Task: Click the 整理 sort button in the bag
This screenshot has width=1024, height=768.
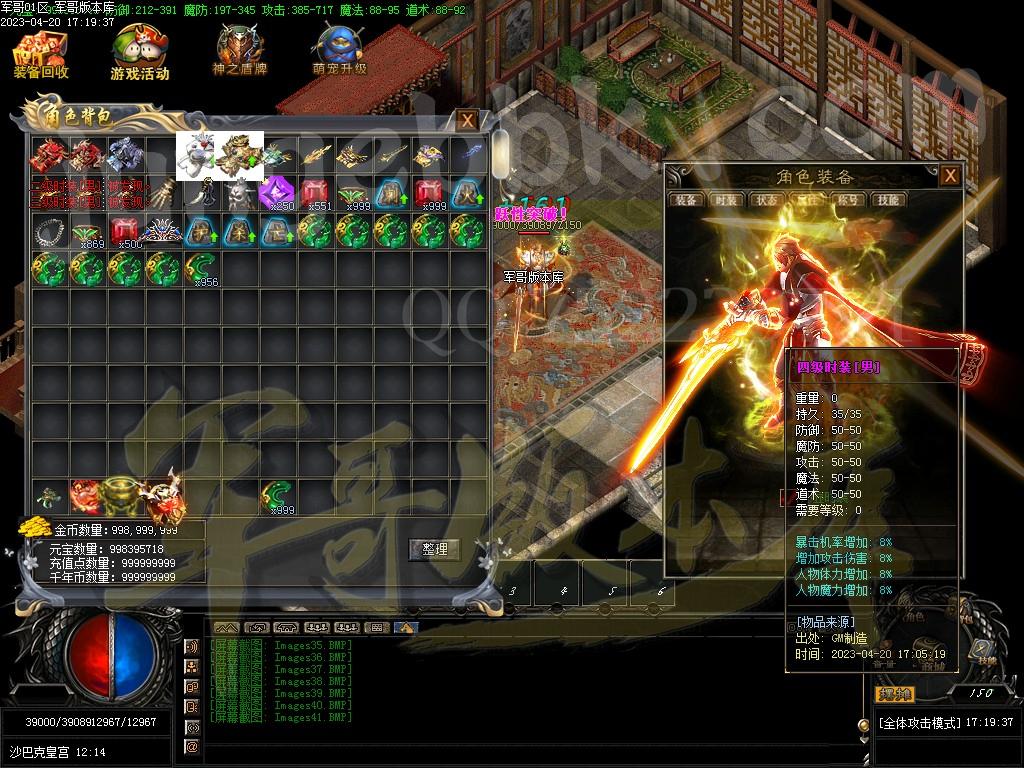Action: (x=434, y=549)
